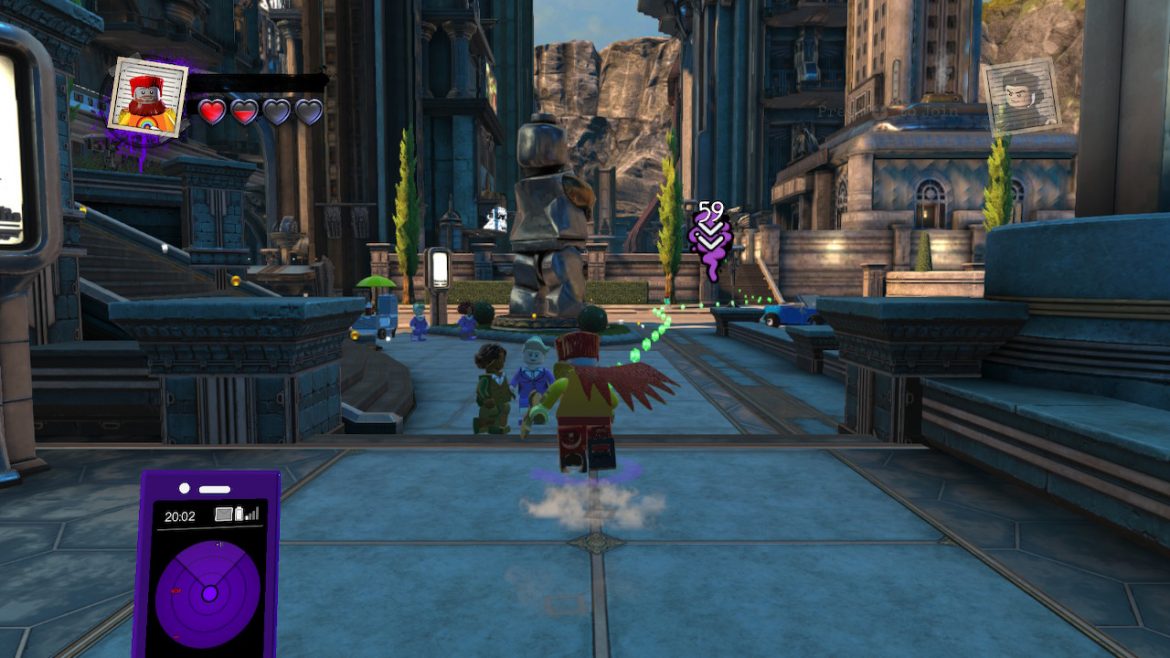Image resolution: width=1170 pixels, height=658 pixels.
Task: Click the greyed-out player two portrait
Action: [1020, 96]
